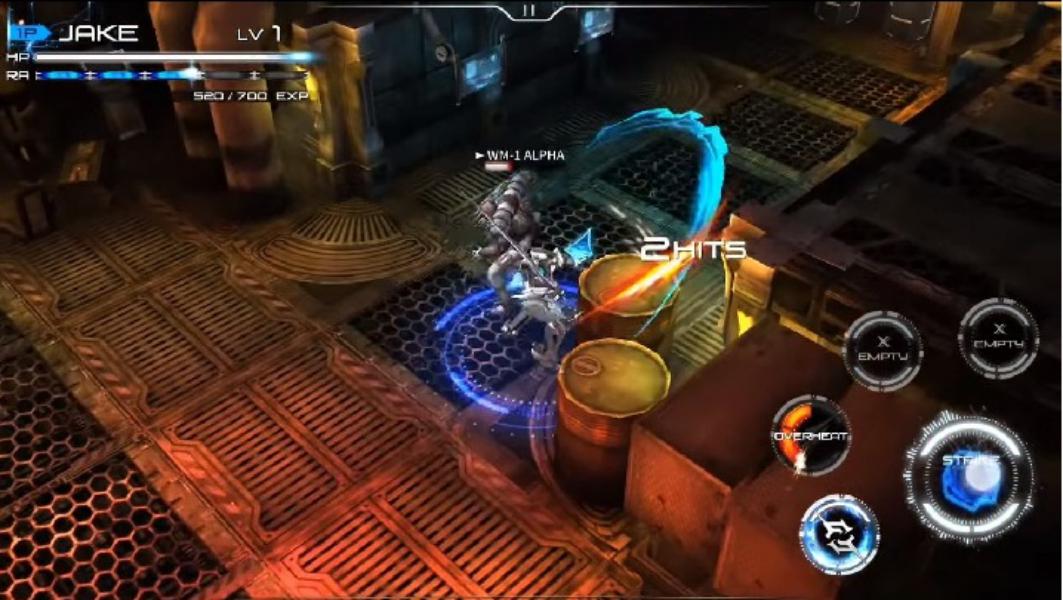Activate the Overheat skill button

[x=810, y=436]
